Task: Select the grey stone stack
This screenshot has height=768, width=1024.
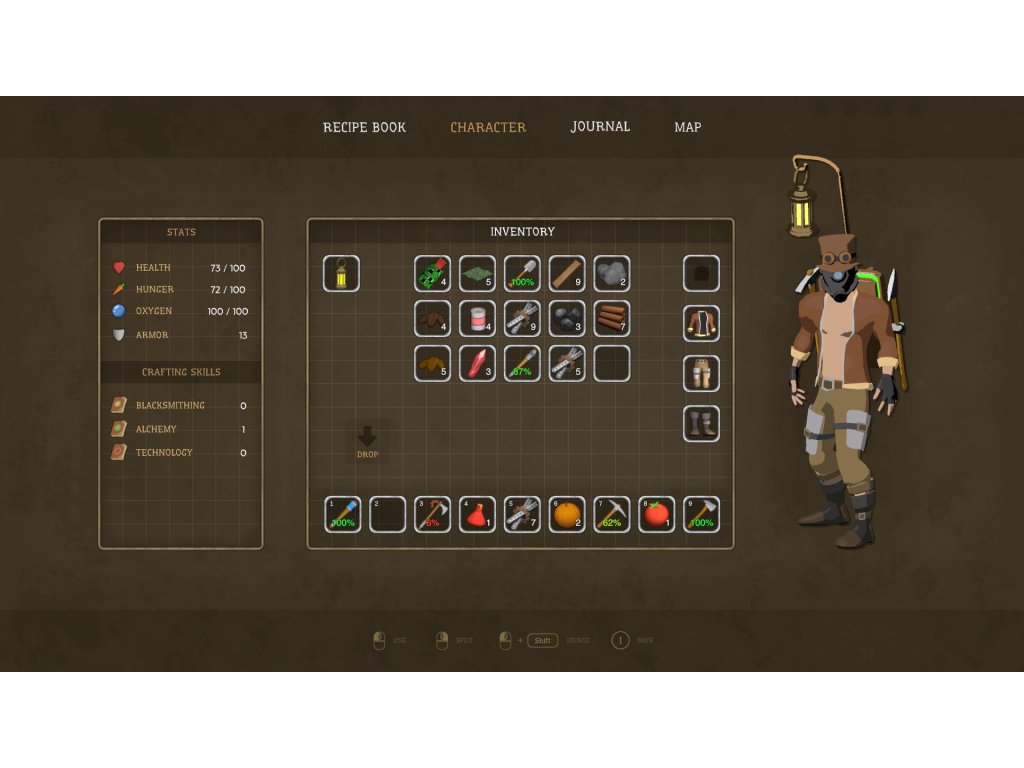Action: click(x=612, y=273)
